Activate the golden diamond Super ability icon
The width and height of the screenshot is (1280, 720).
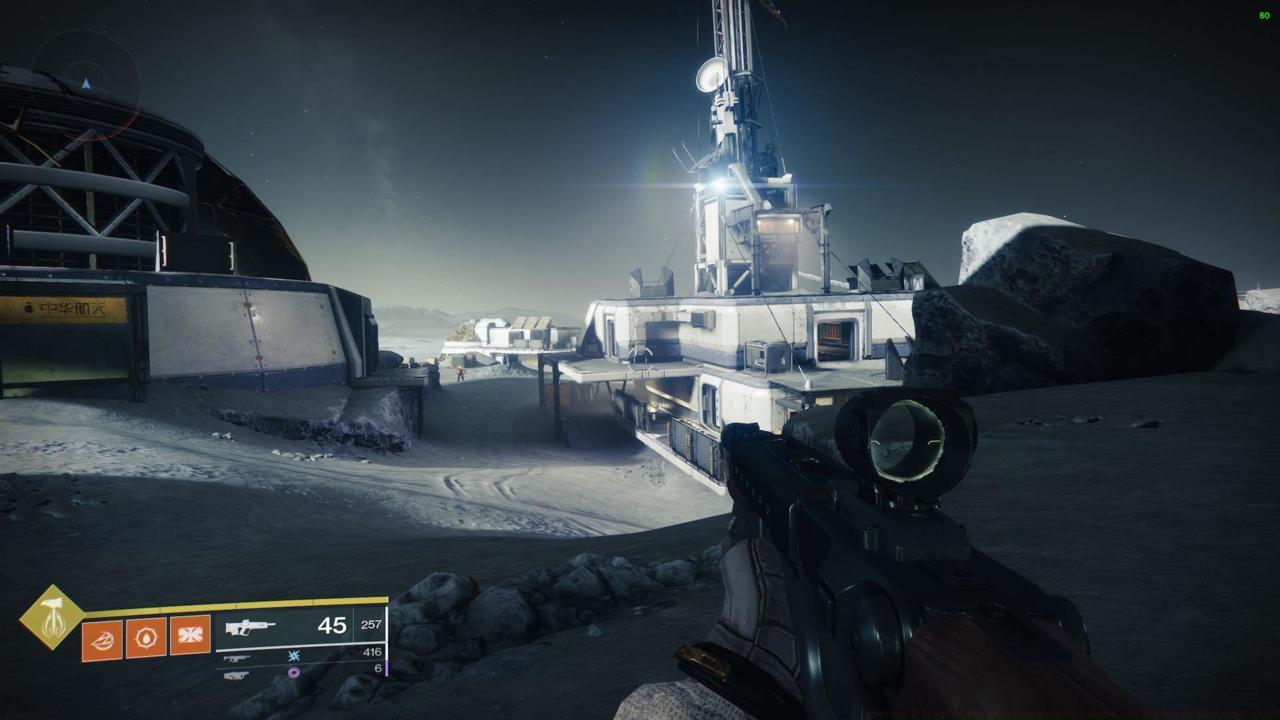(51, 616)
